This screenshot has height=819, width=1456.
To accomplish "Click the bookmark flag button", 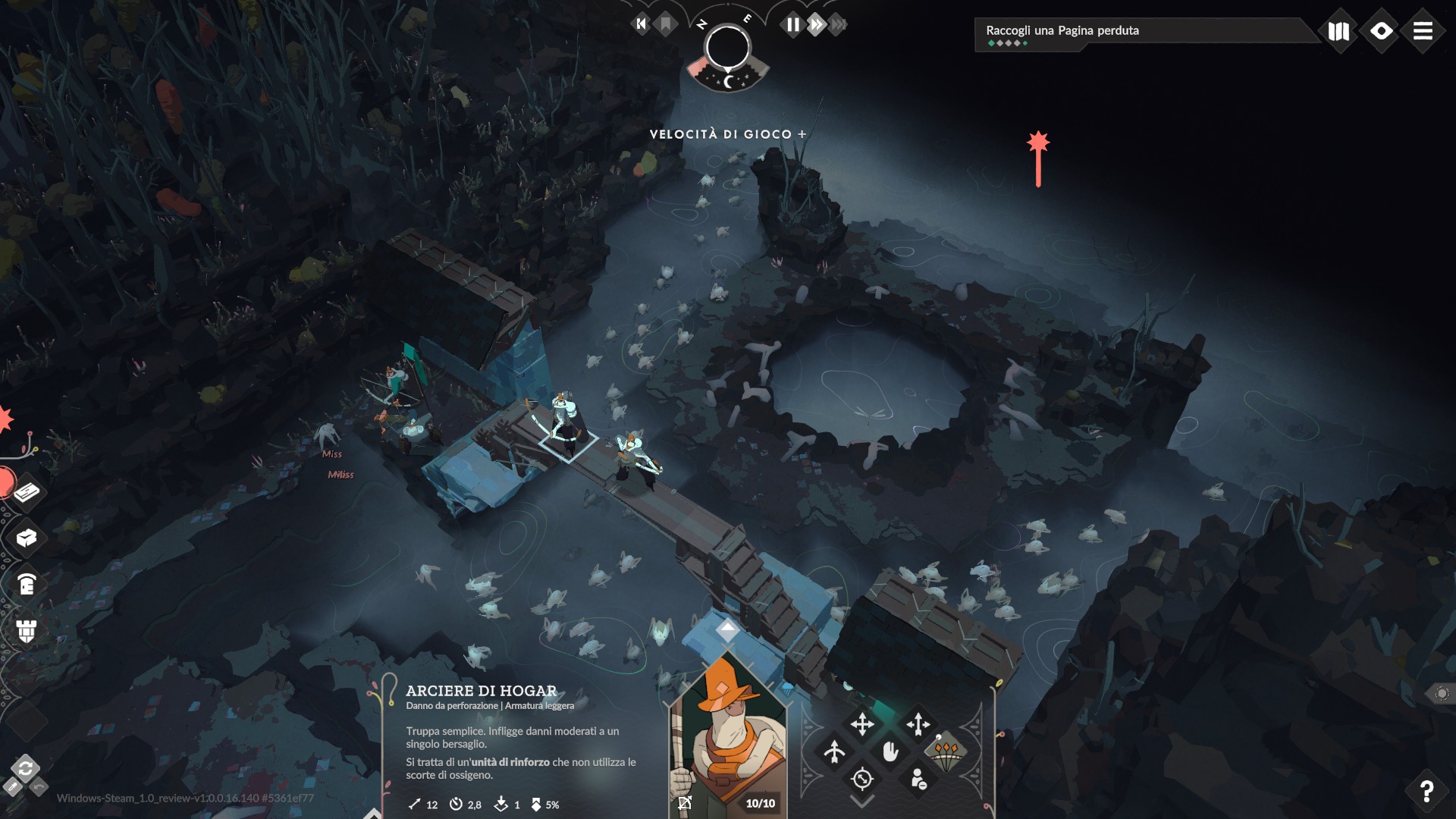I will (x=666, y=24).
